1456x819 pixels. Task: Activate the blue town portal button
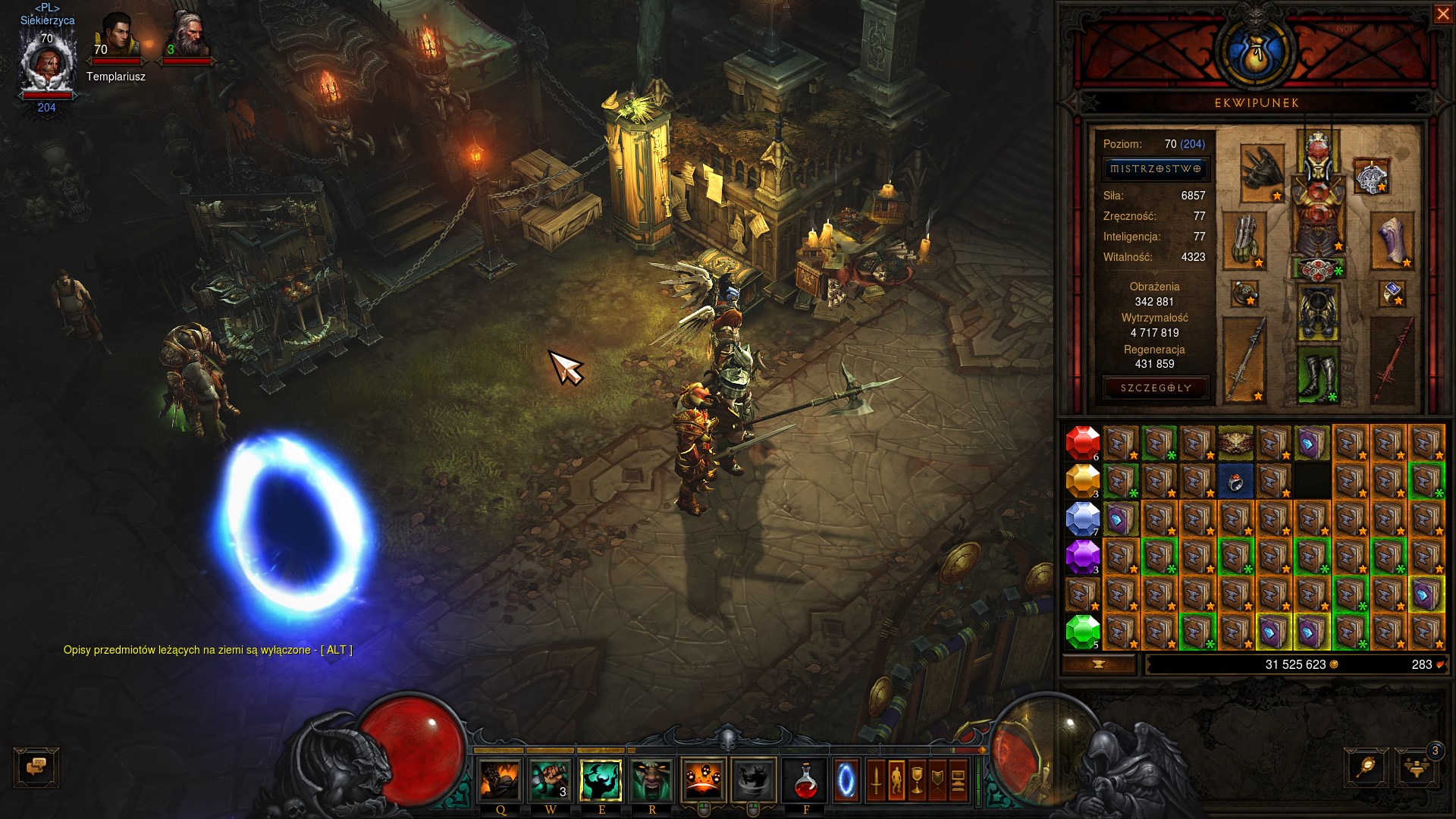pos(846,780)
